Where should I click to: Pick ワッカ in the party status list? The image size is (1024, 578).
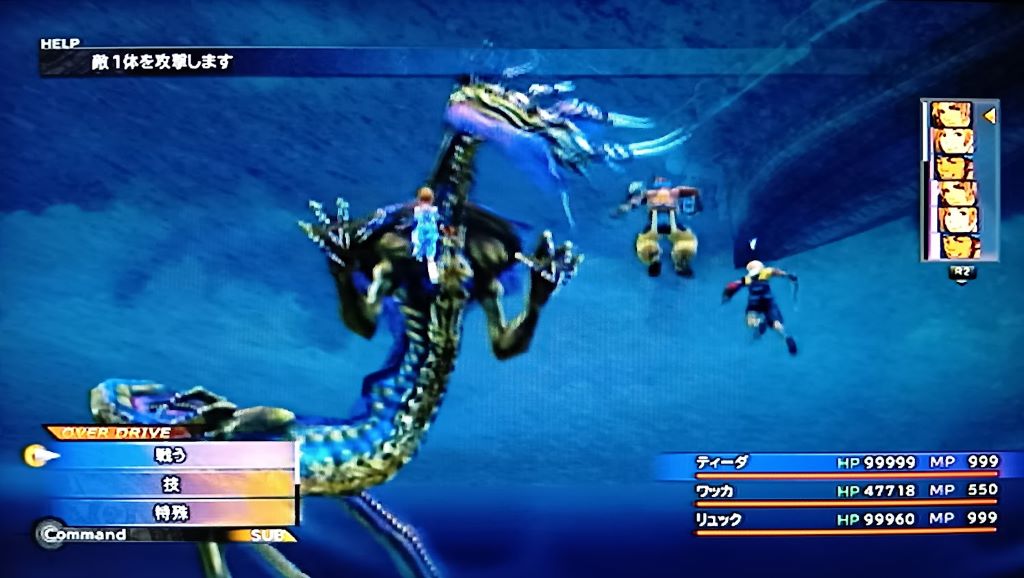point(718,491)
